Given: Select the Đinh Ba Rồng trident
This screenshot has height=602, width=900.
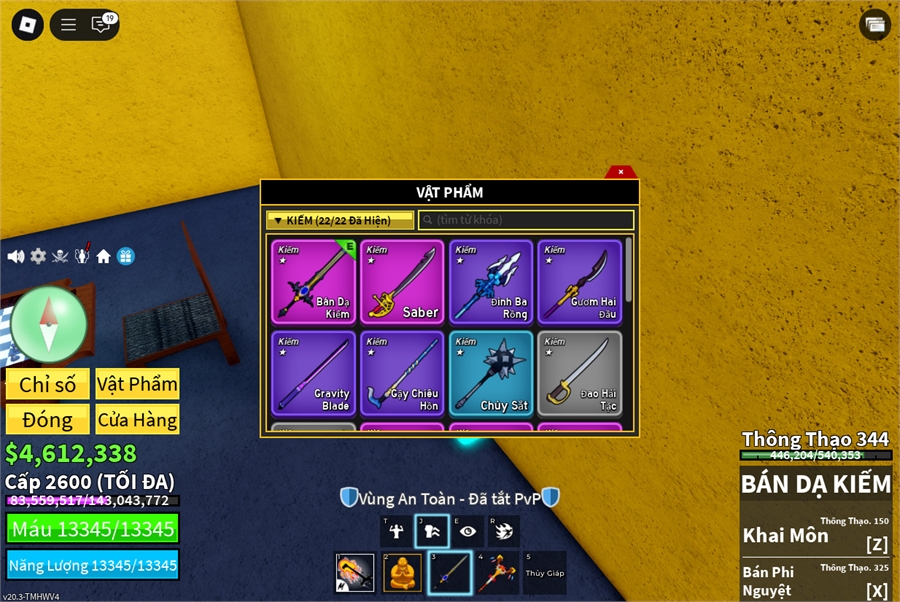Looking at the screenshot, I should [x=491, y=282].
